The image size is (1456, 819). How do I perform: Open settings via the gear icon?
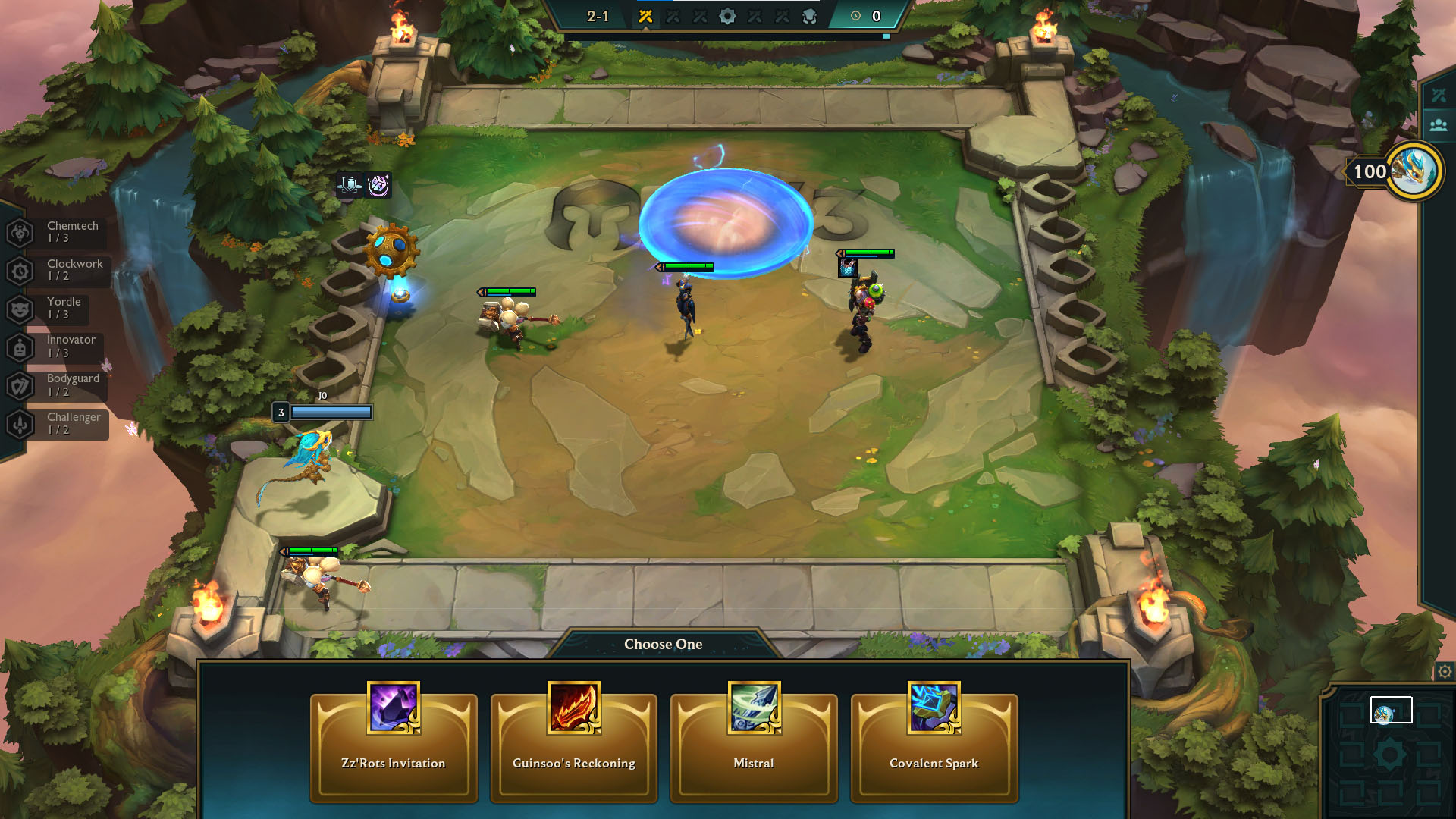point(1445,672)
